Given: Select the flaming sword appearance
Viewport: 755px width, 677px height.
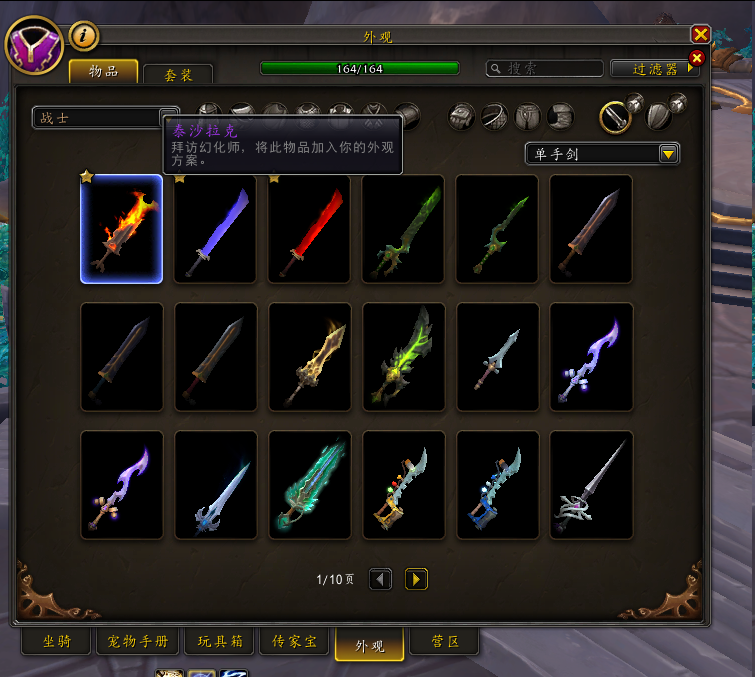Looking at the screenshot, I should click(x=122, y=229).
